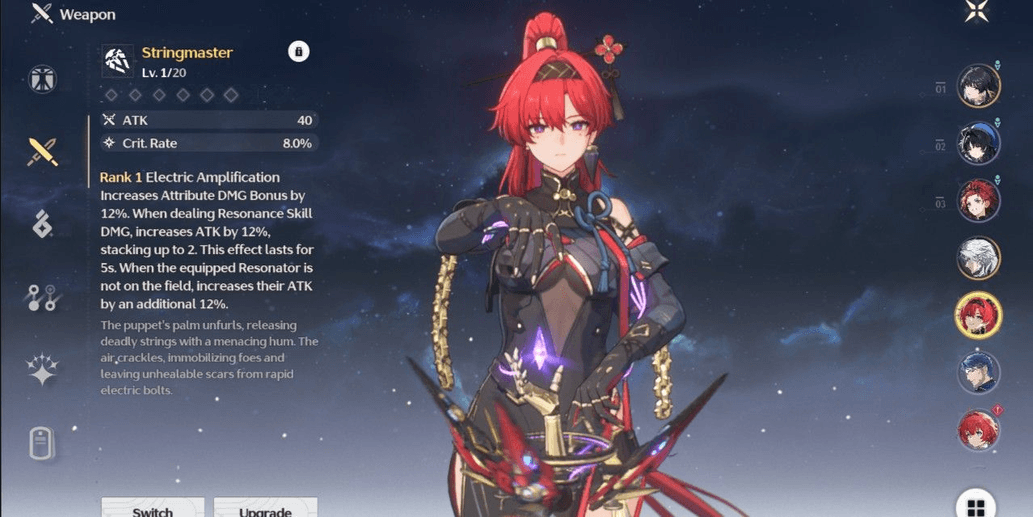This screenshot has width=1033, height=517.
Task: Show the four-point star Resonance Chain tab
Action: (x=43, y=369)
